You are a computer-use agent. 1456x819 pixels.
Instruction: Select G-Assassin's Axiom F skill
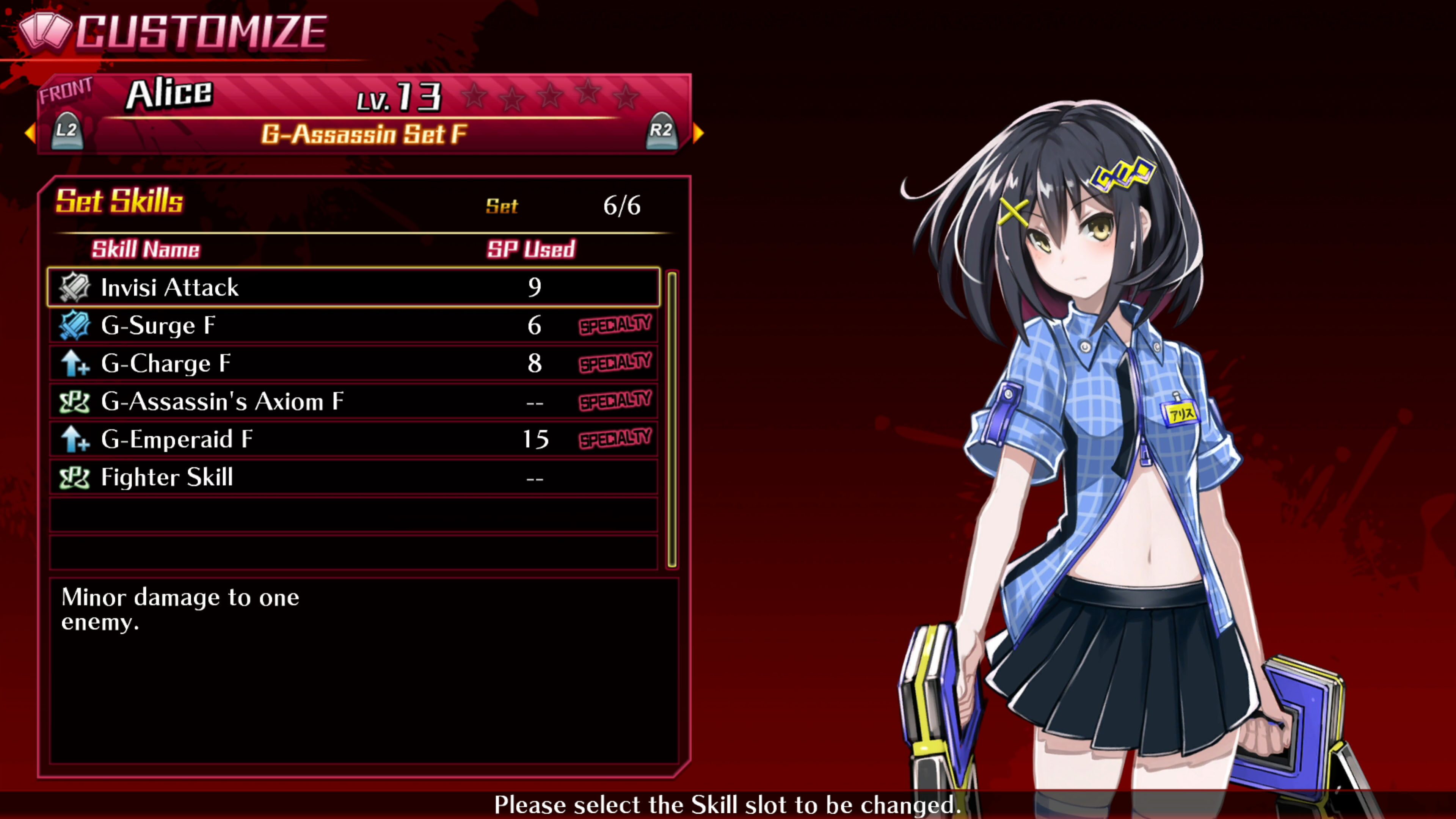pyautogui.click(x=353, y=401)
